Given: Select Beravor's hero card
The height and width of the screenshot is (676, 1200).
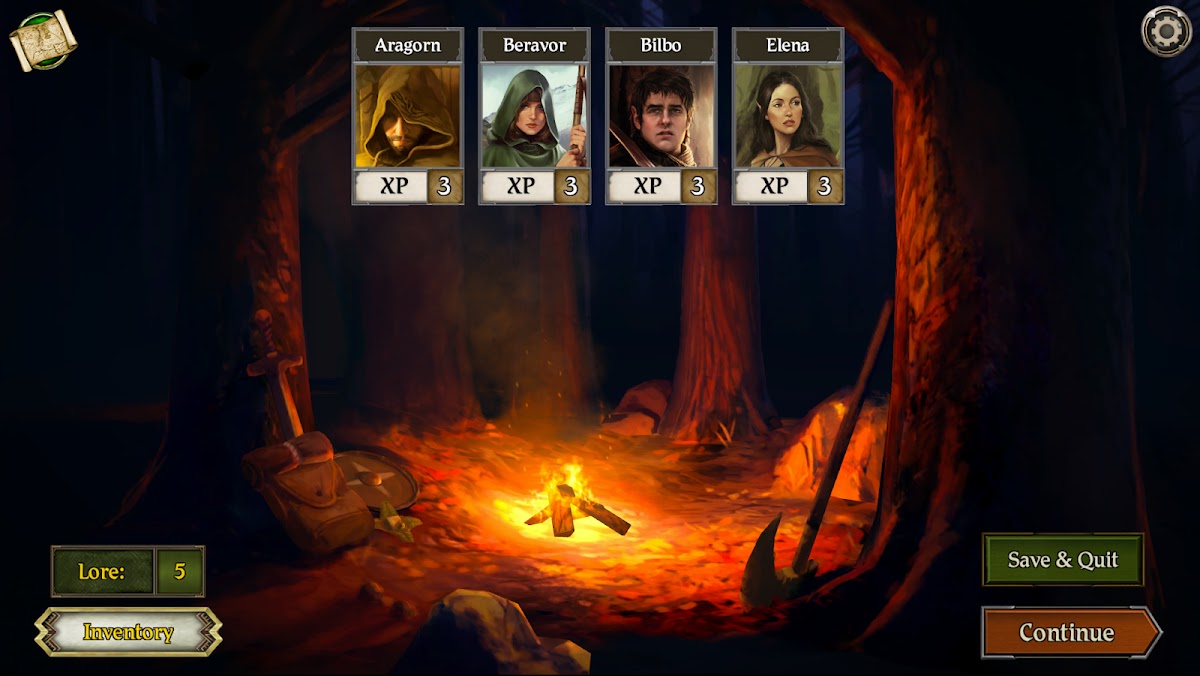Looking at the screenshot, I should click(534, 116).
